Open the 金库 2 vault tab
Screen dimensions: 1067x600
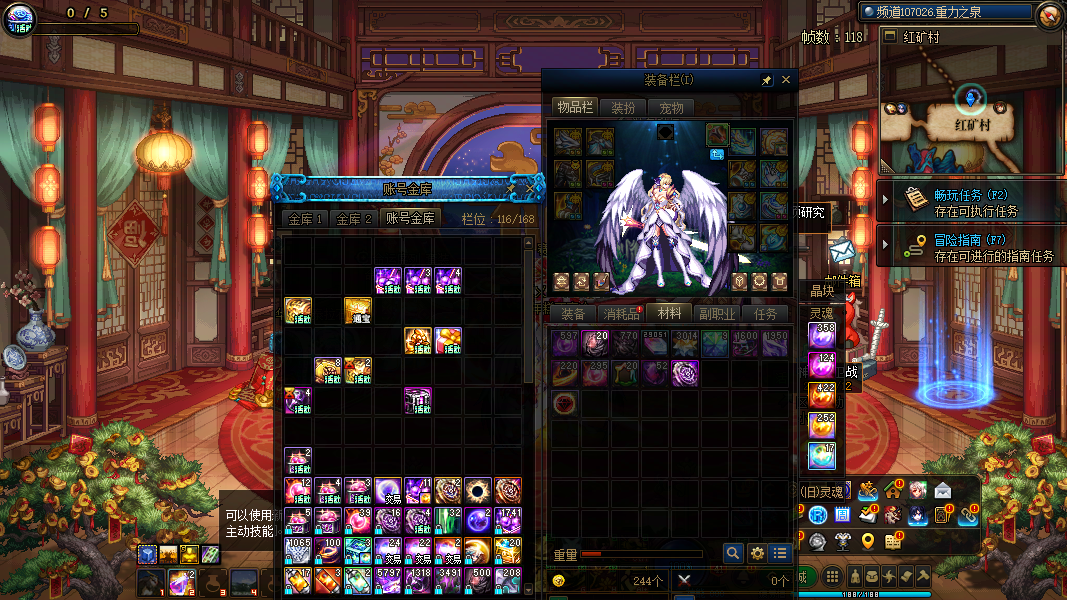354,218
